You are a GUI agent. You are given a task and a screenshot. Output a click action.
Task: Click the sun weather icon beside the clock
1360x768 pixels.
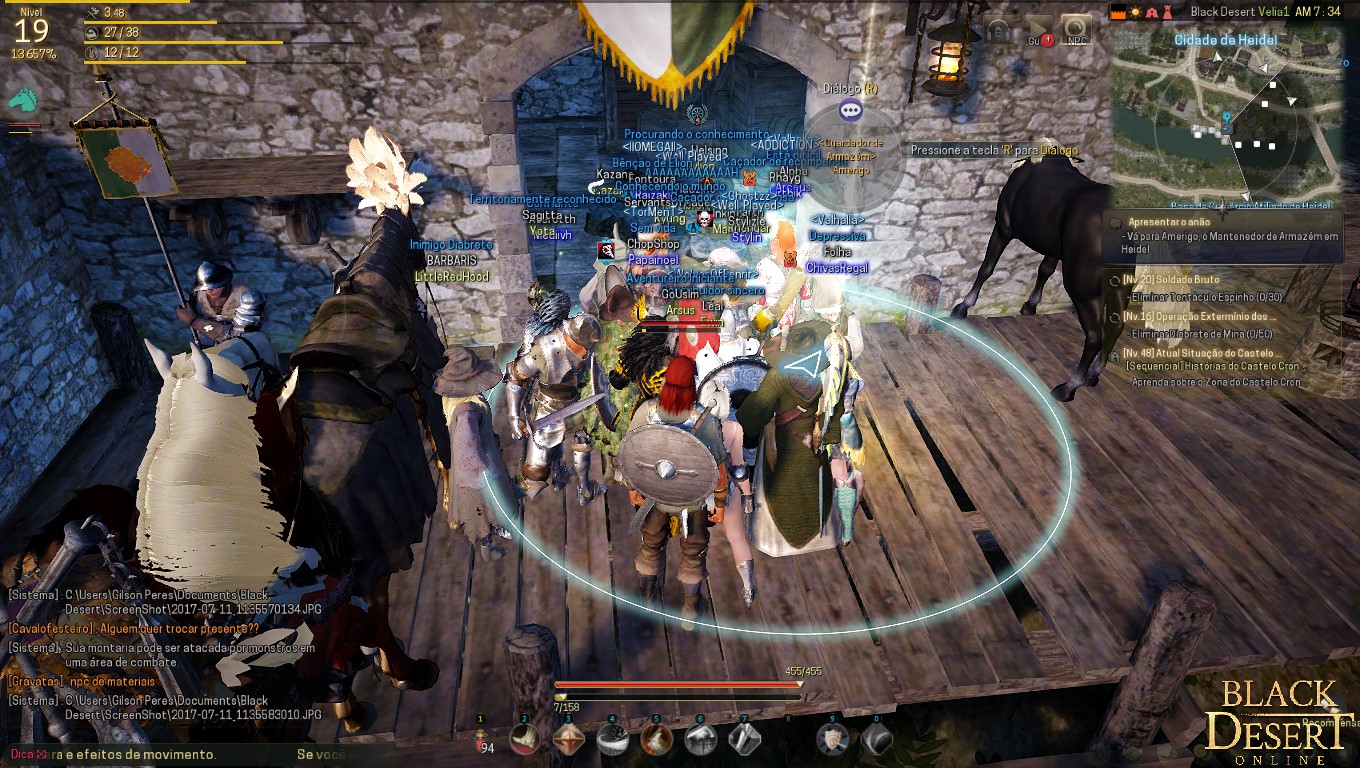(1135, 12)
